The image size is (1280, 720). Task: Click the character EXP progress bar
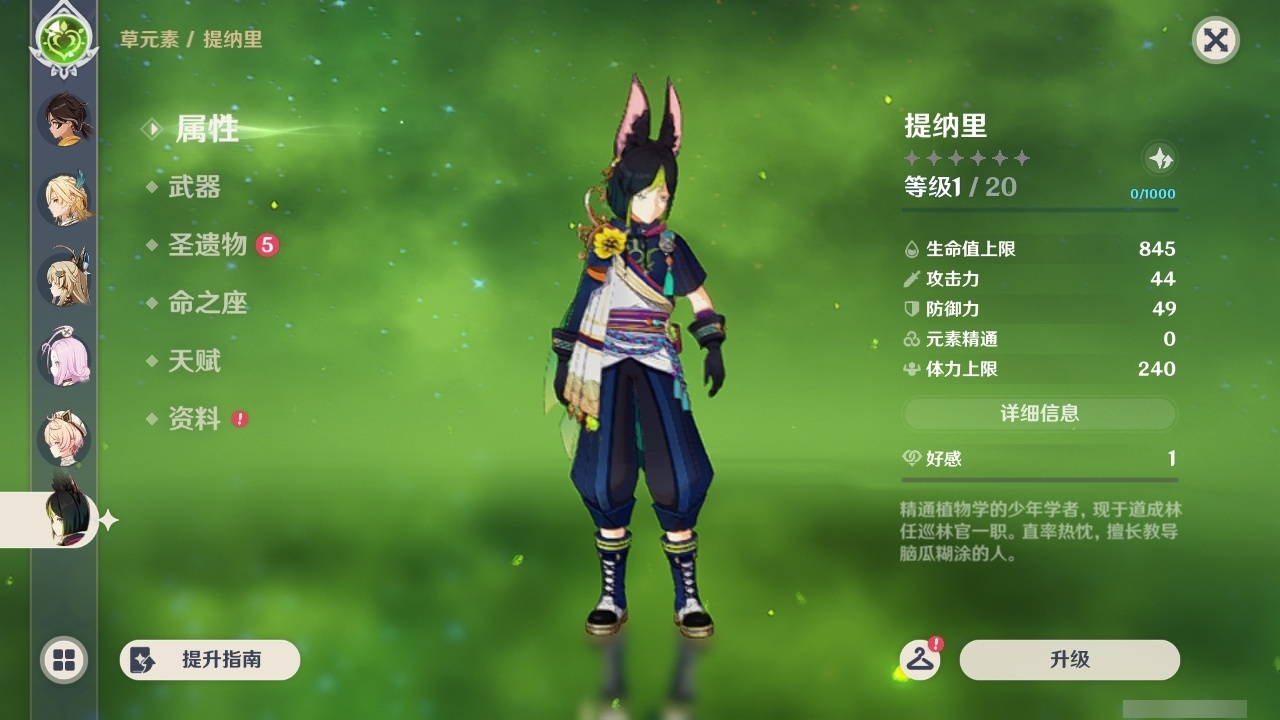point(1040,209)
